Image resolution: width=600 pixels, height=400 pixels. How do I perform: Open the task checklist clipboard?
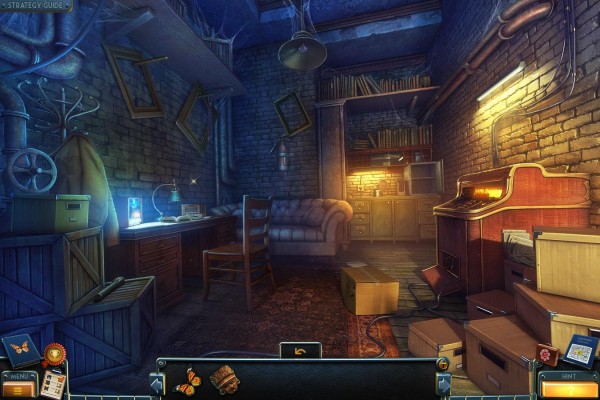pos(52,384)
